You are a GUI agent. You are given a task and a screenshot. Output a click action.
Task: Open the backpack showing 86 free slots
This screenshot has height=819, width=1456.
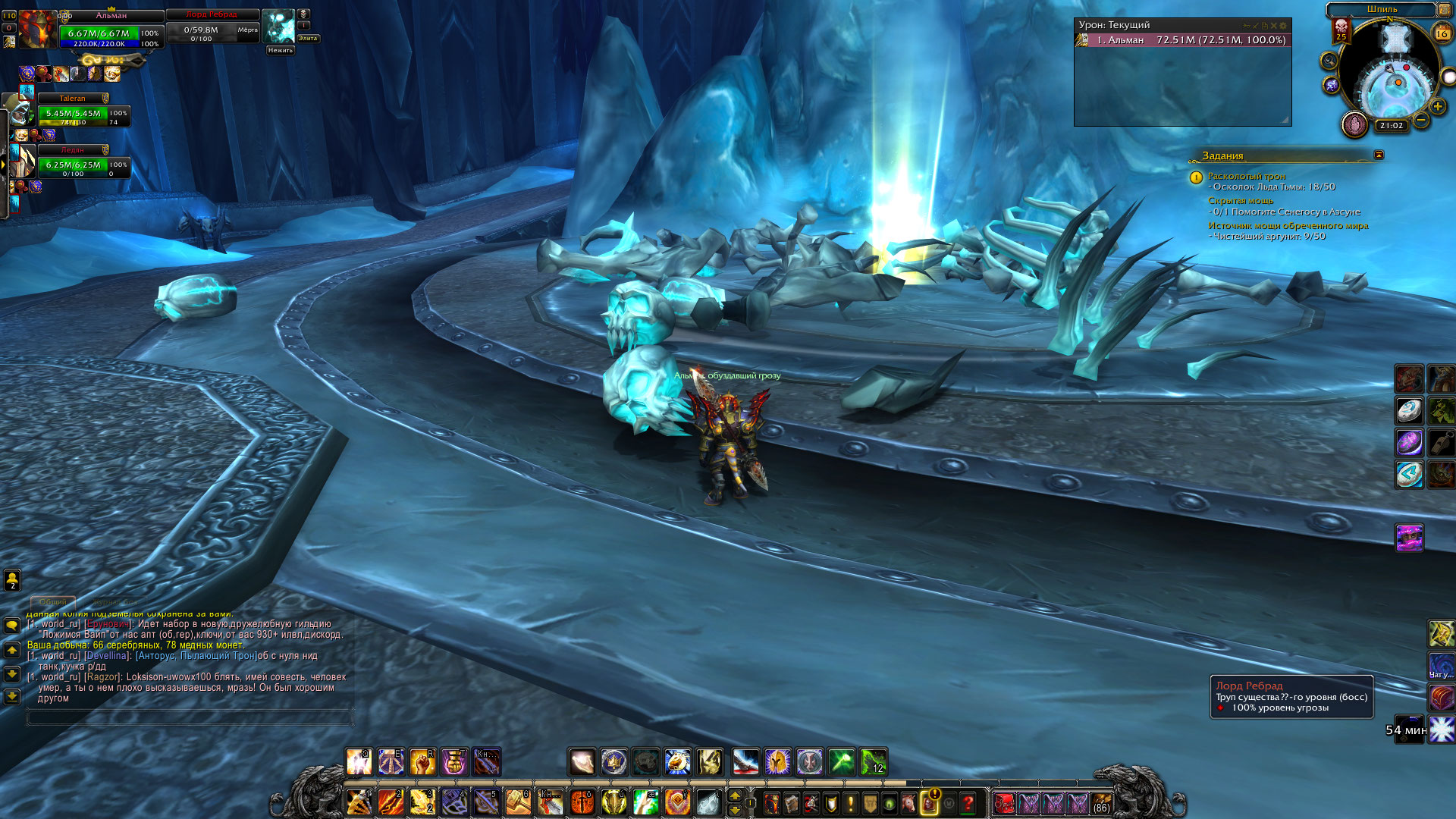(x=1101, y=802)
